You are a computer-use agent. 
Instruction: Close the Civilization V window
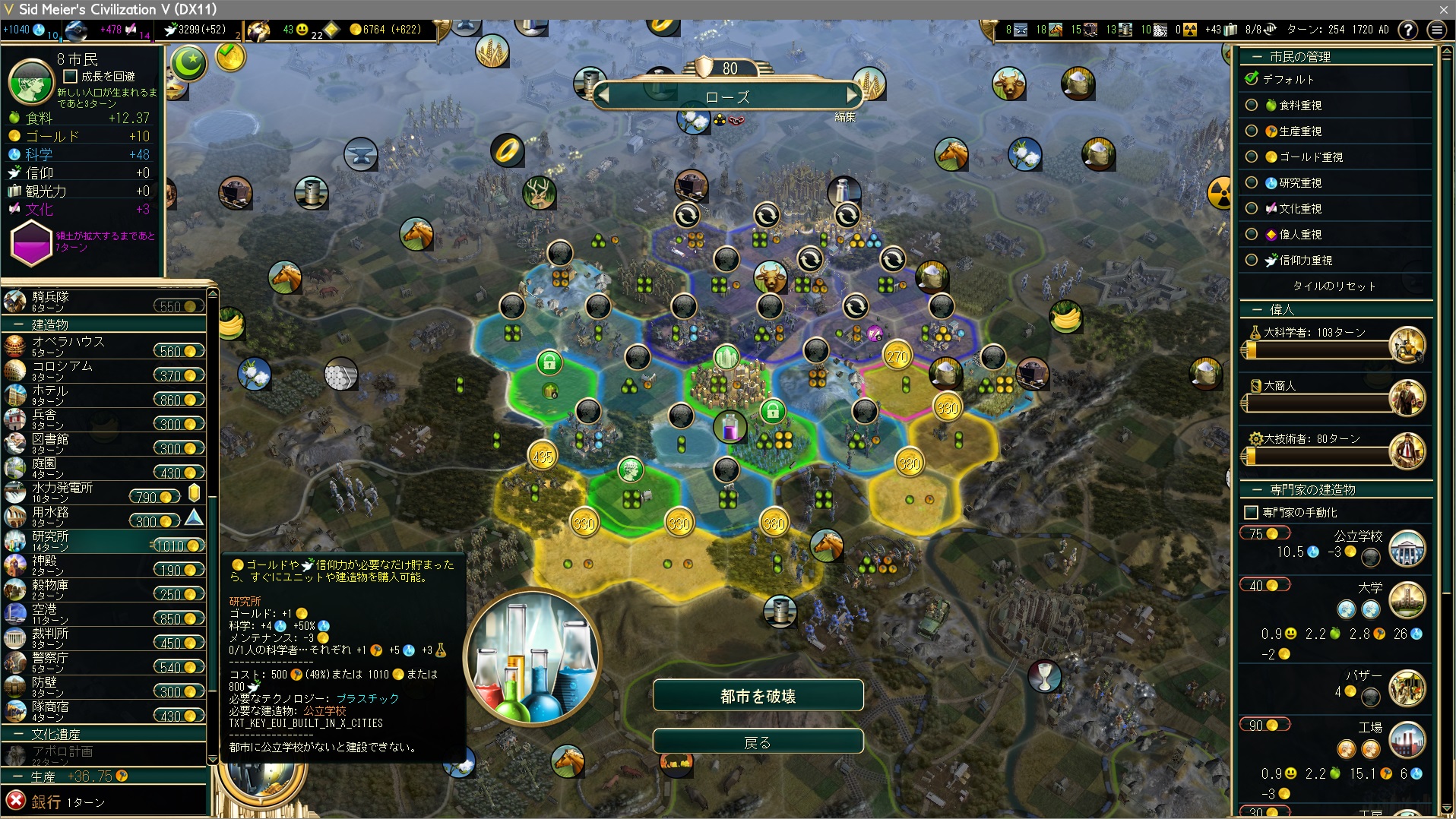1443,9
